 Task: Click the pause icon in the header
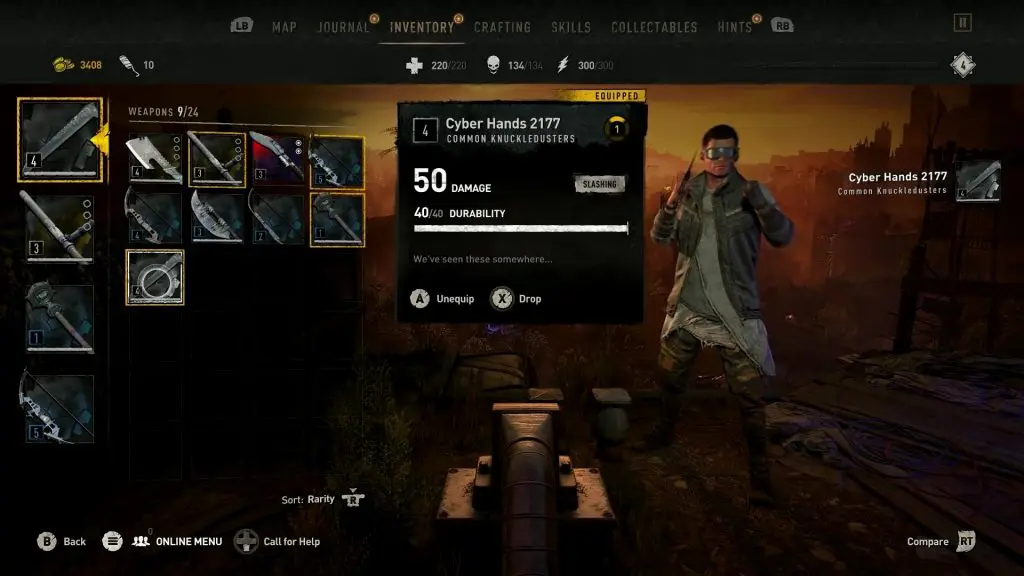click(x=963, y=22)
